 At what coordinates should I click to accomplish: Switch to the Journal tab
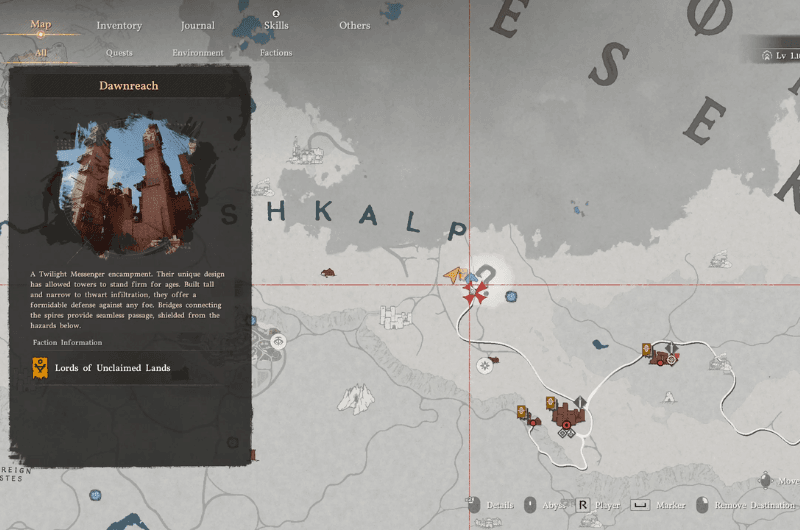197,26
